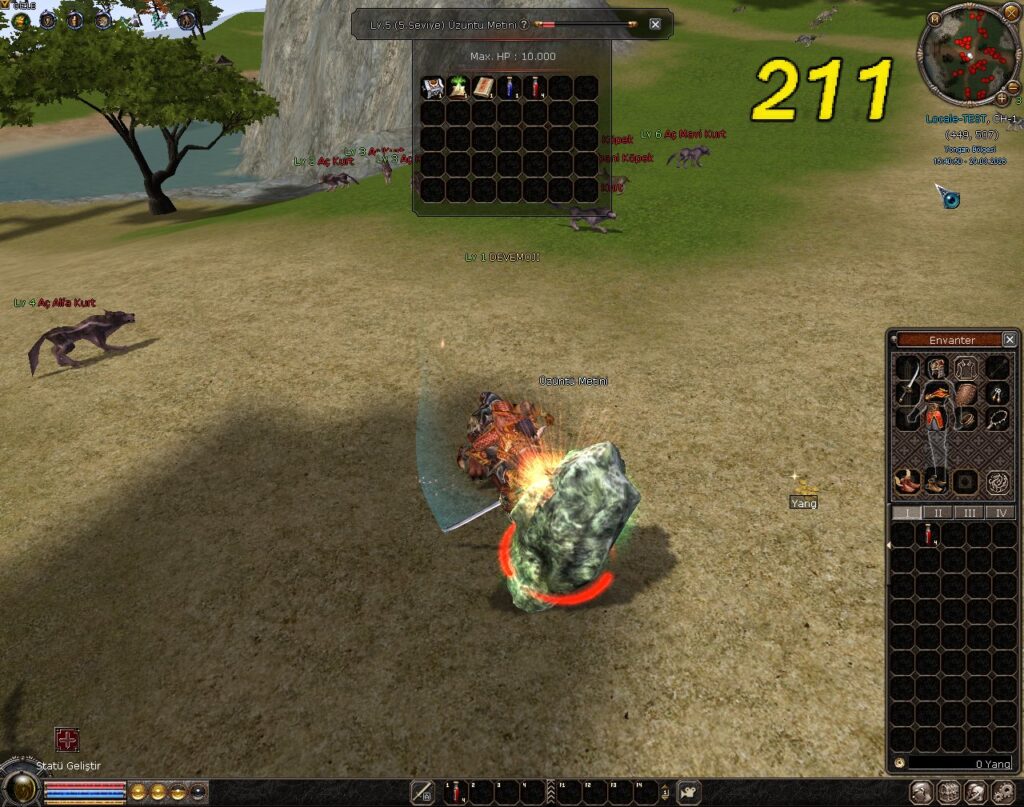1024x807 pixels.
Task: Pick the scroll item in drop list
Action: pyautogui.click(x=484, y=88)
